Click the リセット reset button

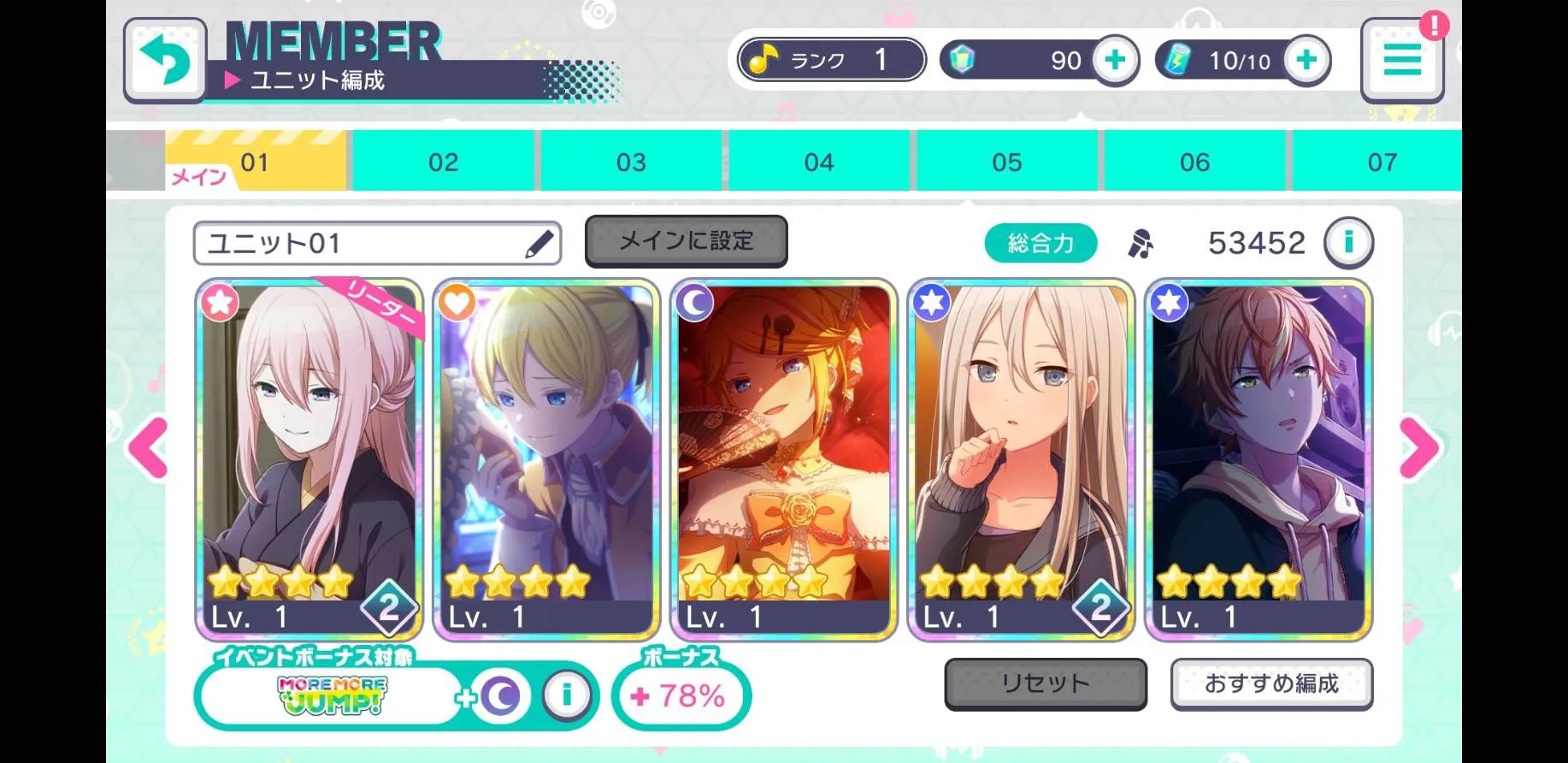[1045, 683]
